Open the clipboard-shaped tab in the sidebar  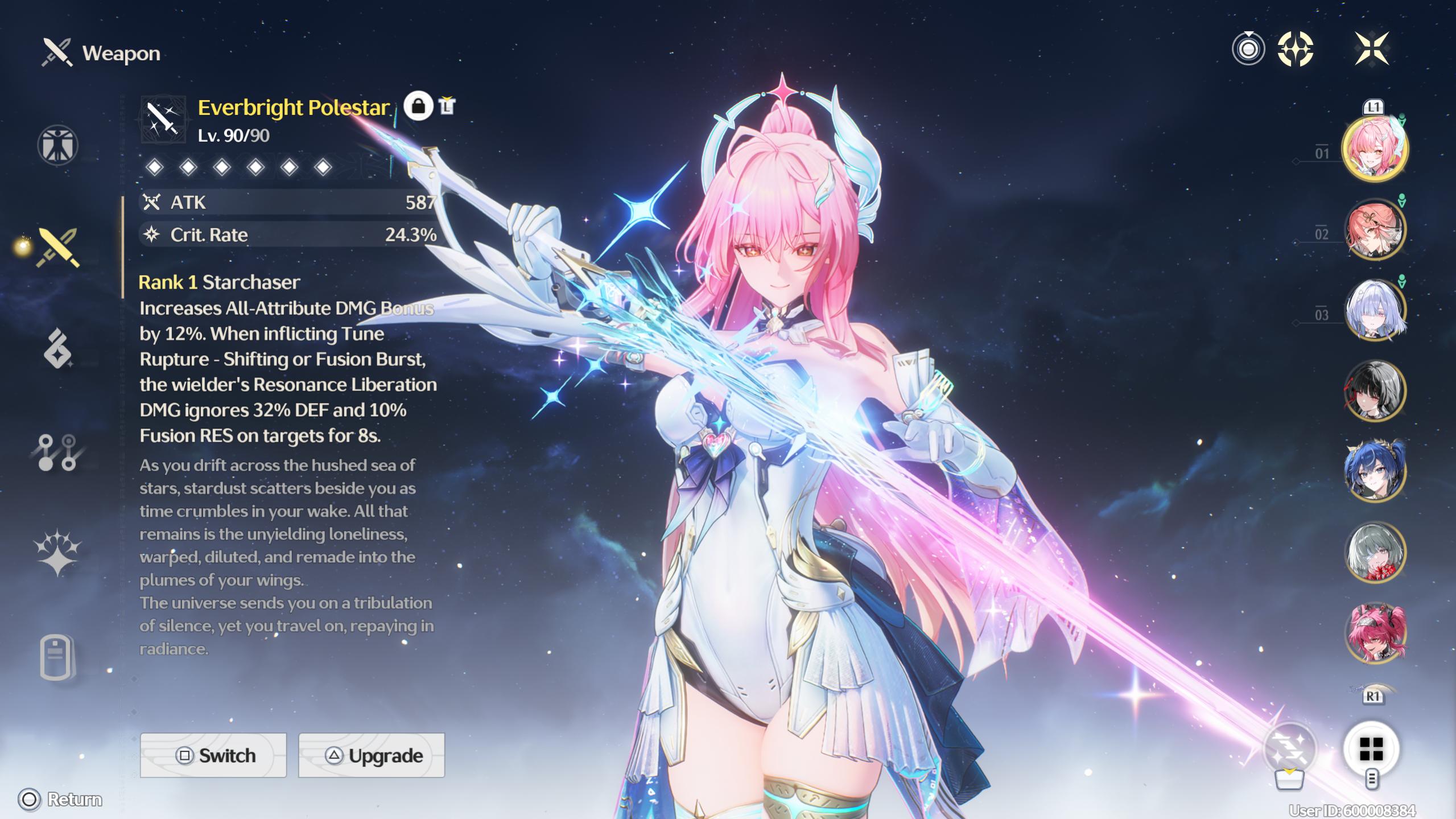[56, 657]
